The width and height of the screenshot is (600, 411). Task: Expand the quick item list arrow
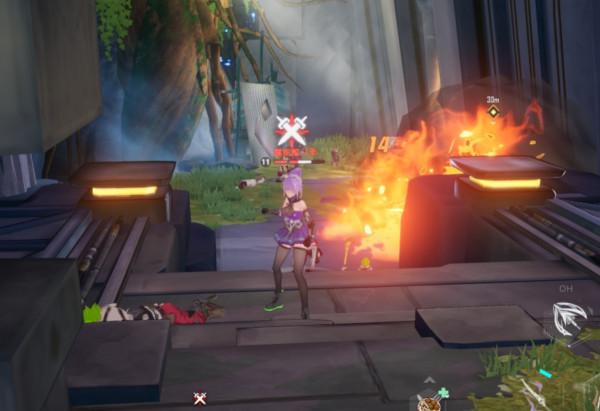428,381
